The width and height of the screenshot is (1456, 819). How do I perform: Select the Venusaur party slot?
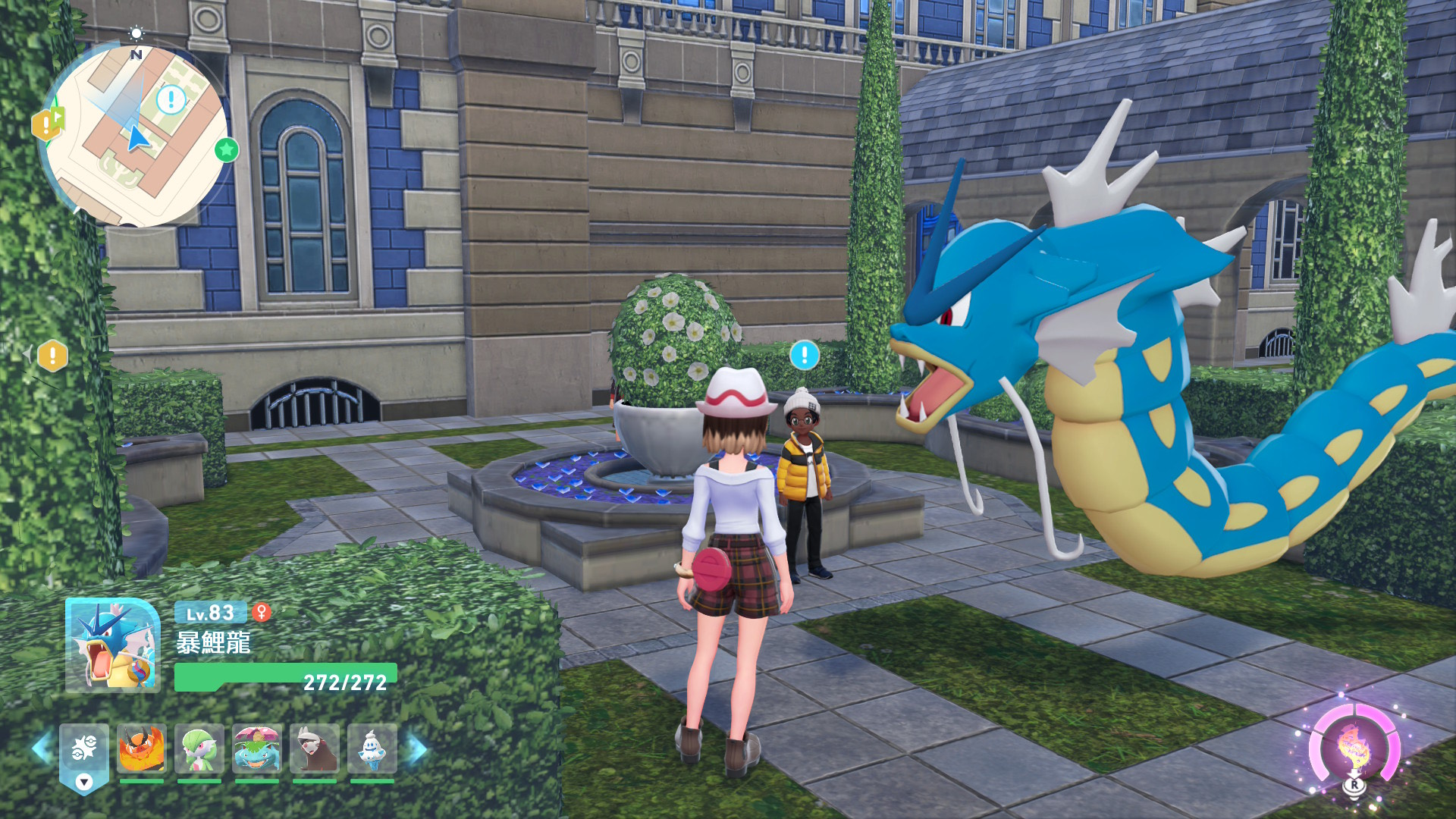coord(257,749)
